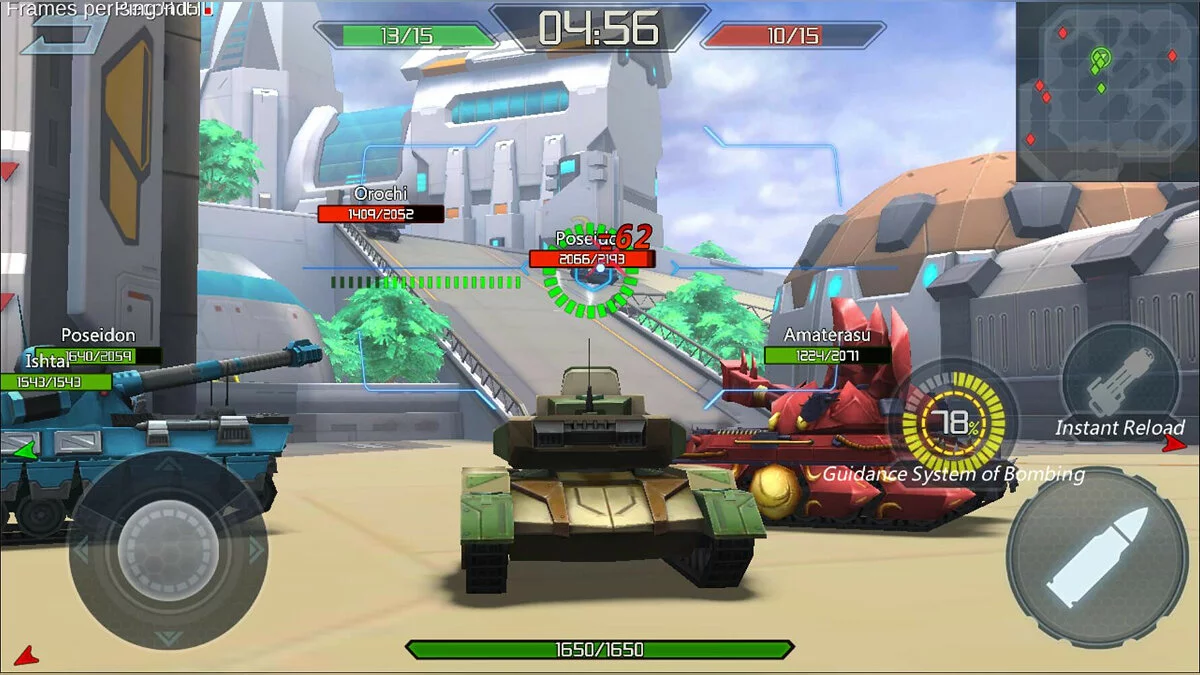Open the minimap
The height and width of the screenshot is (675, 1200).
click(1107, 90)
